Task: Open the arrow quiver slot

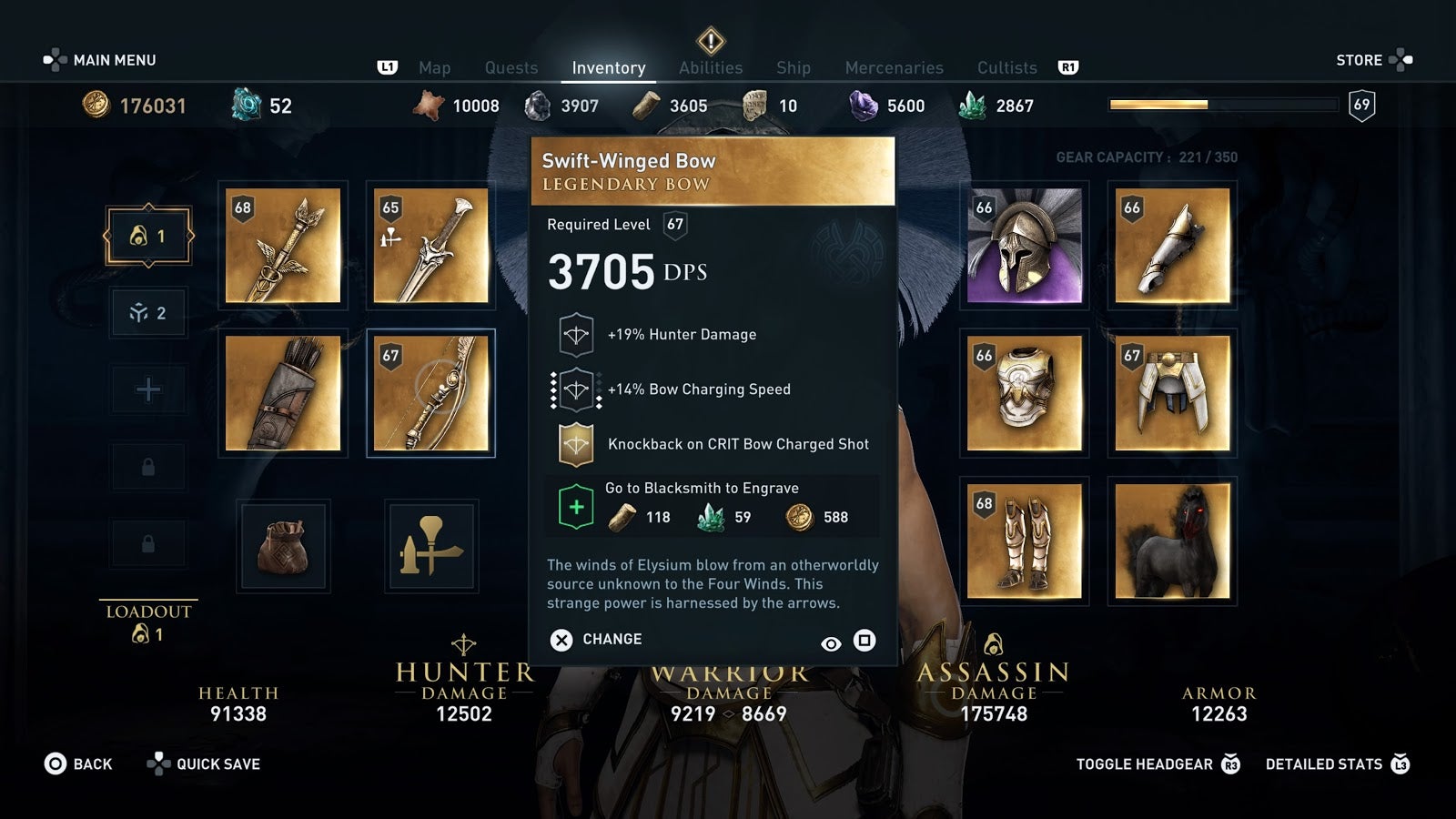Action: click(283, 393)
